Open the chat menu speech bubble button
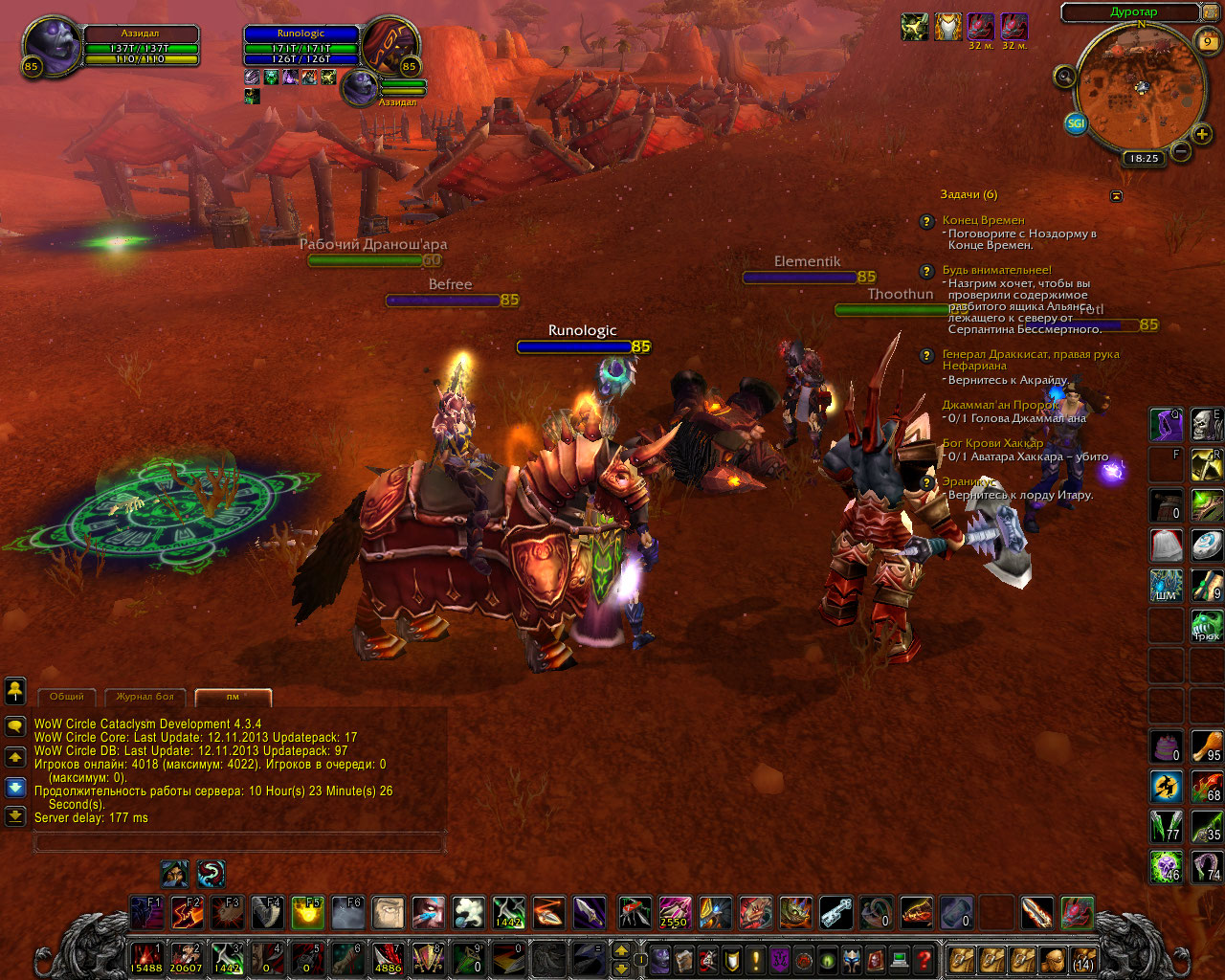 click(15, 726)
